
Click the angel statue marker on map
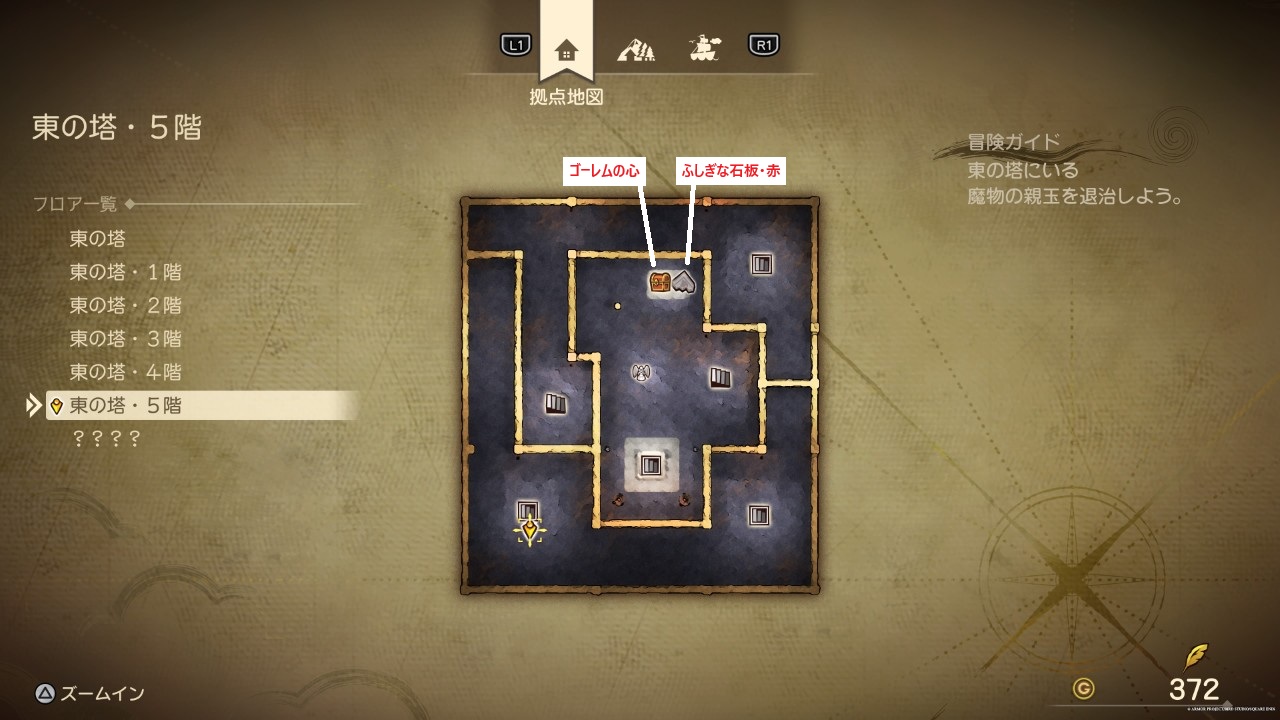click(x=641, y=372)
